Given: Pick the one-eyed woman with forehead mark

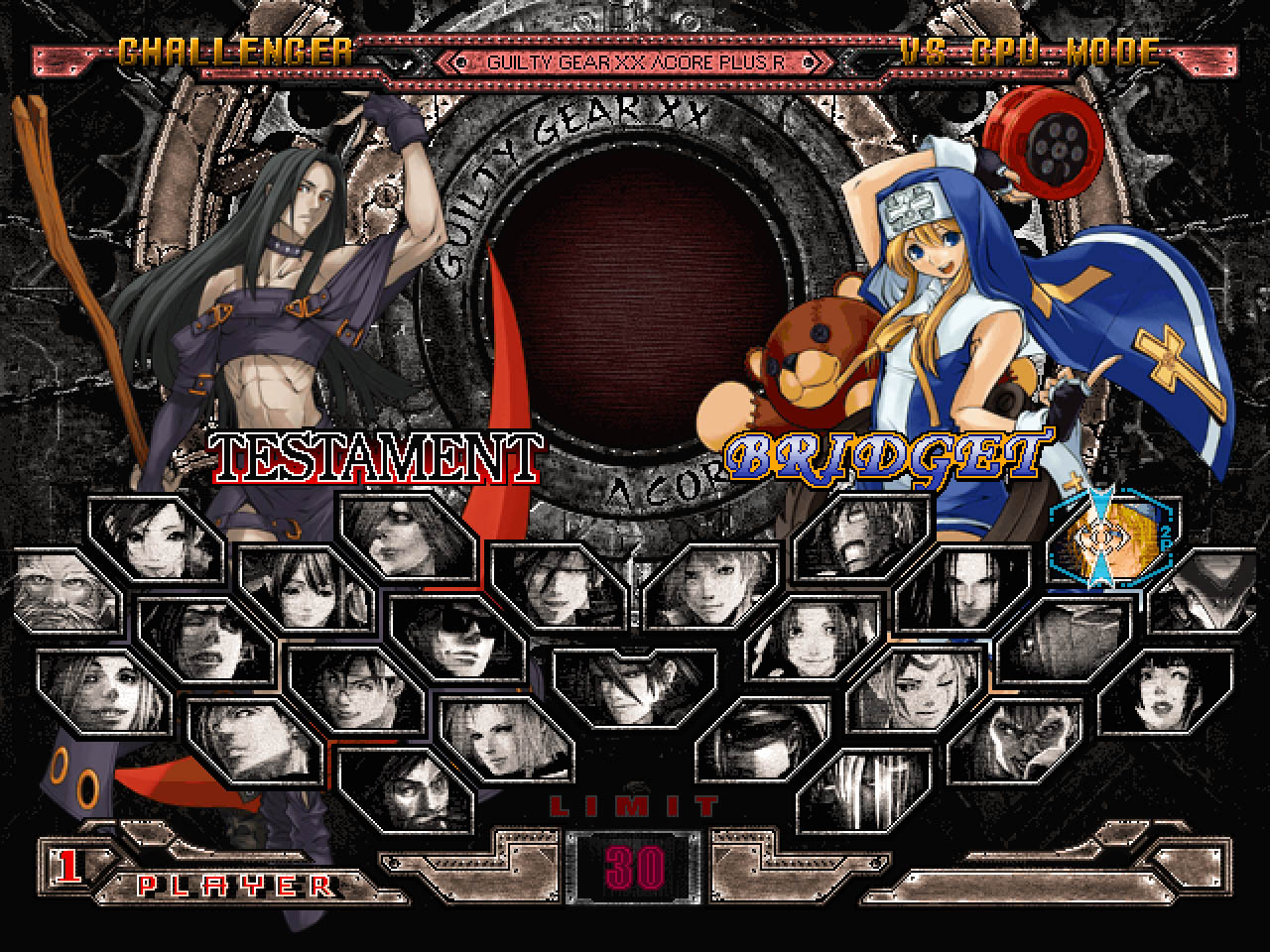Looking at the screenshot, I should (x=916, y=688).
